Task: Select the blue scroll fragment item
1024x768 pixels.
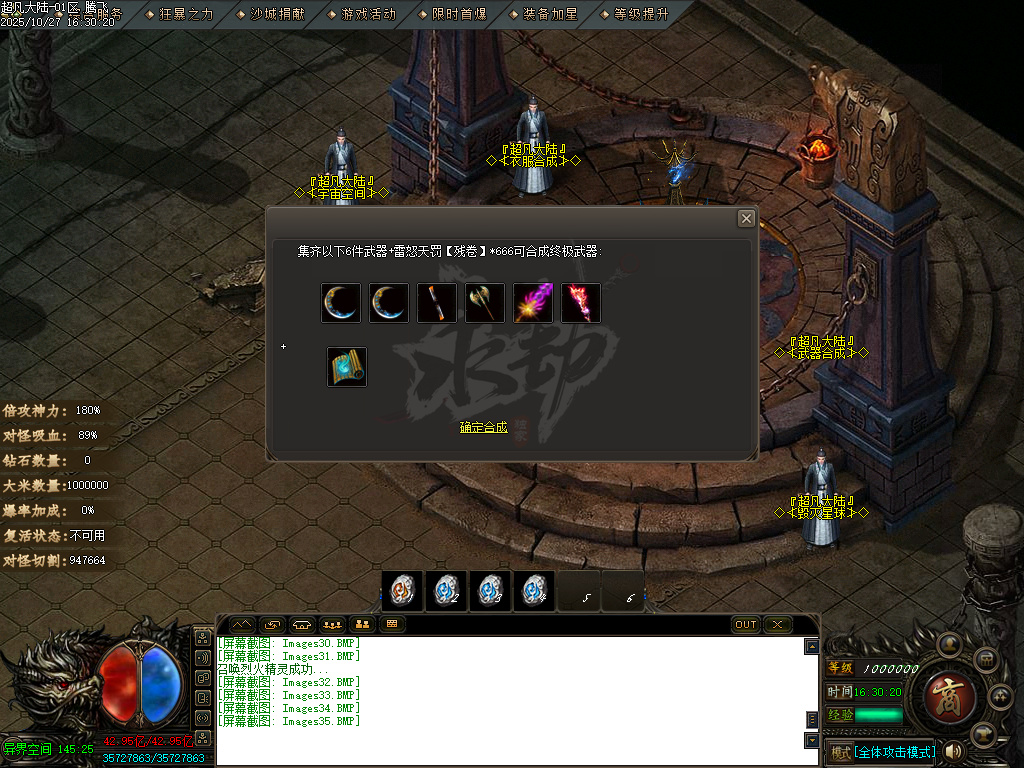Action: click(347, 367)
